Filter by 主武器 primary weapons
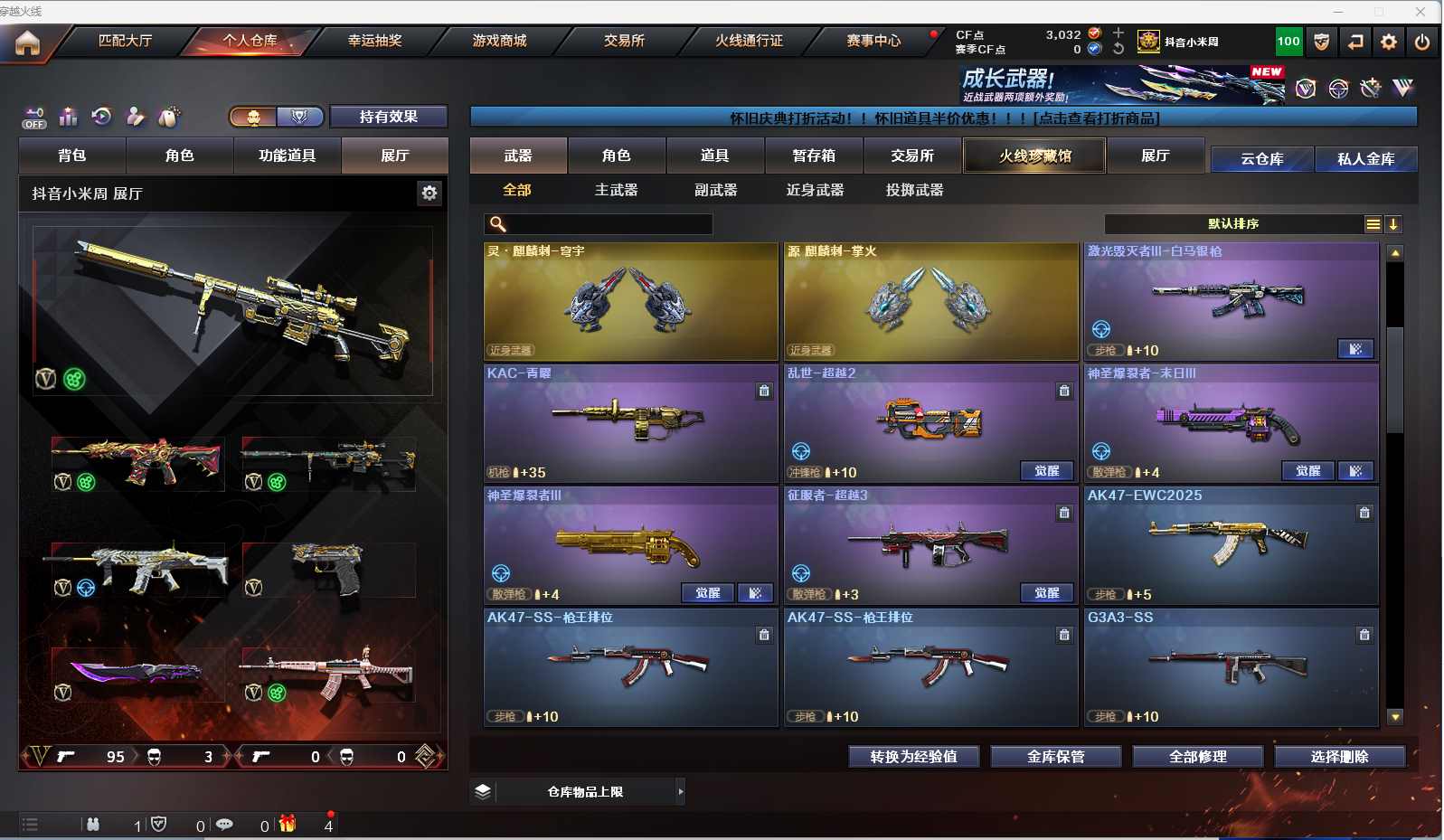Viewport: 1444px width, 840px height. click(616, 190)
